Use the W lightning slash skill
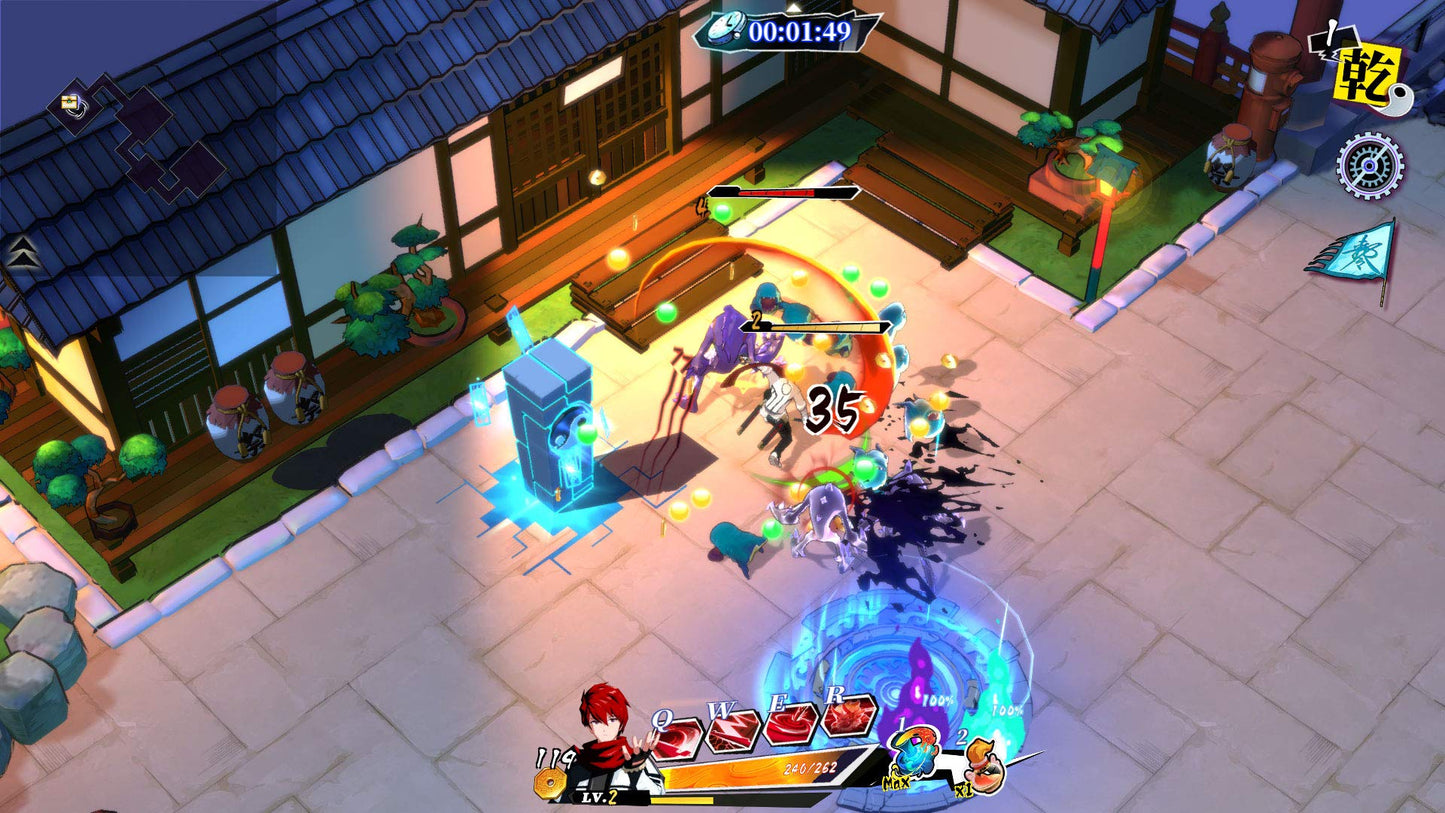The width and height of the screenshot is (1445, 813). [x=731, y=733]
